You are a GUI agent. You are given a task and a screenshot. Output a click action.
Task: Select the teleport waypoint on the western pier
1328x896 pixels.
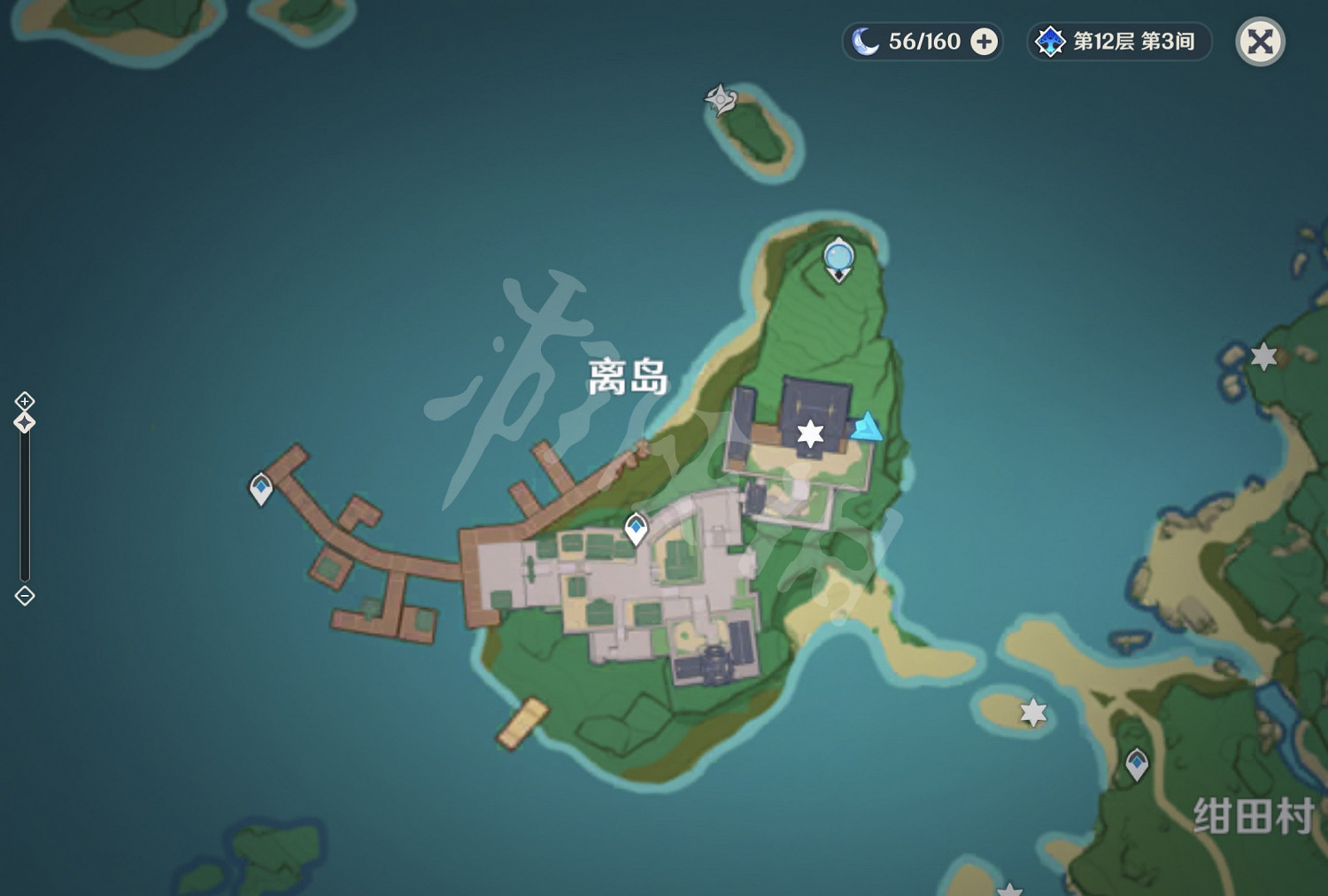coord(261,486)
